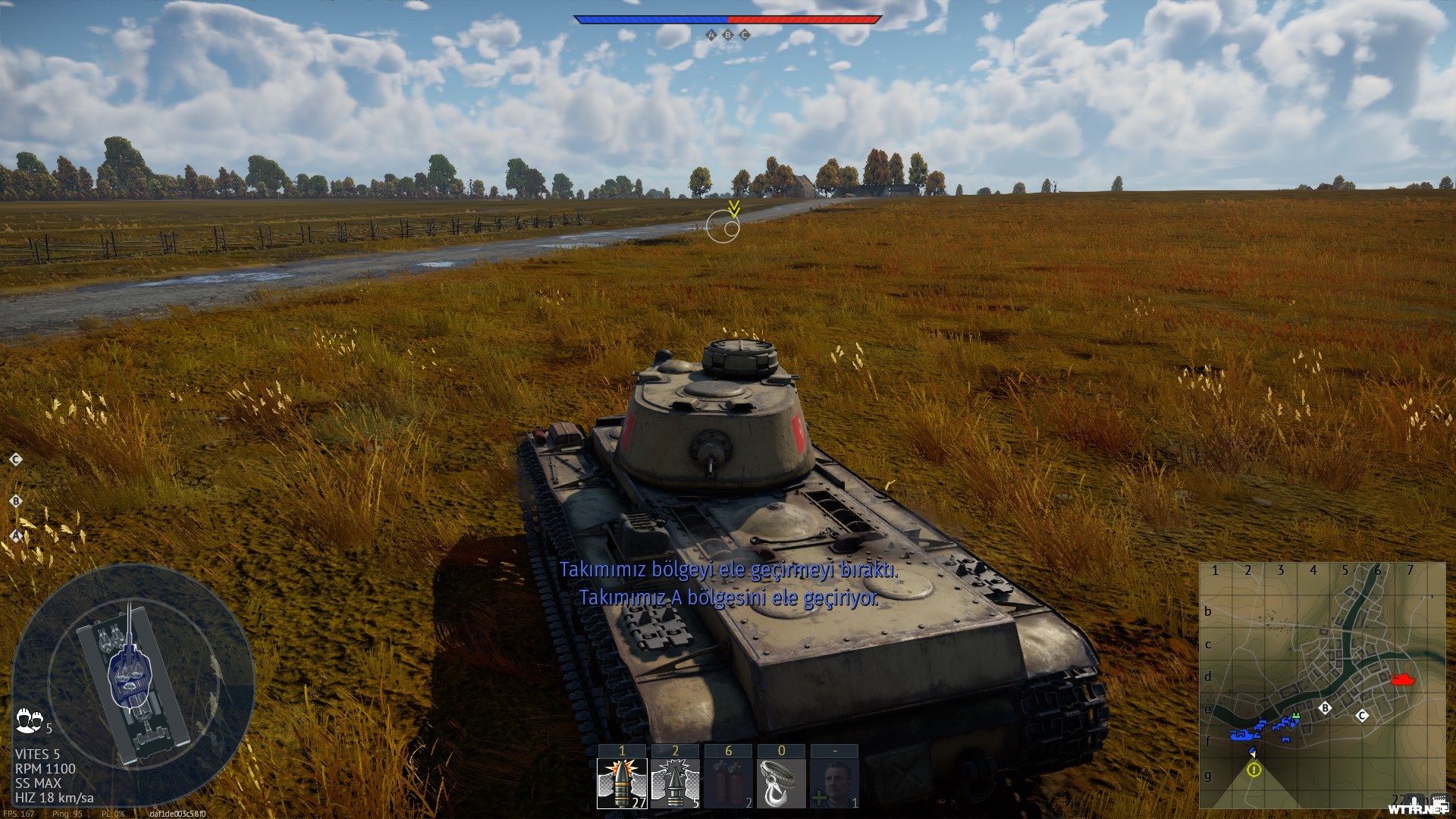Image resolution: width=1456 pixels, height=819 pixels.
Task: Click capture point B on the minimap
Action: click(1325, 708)
